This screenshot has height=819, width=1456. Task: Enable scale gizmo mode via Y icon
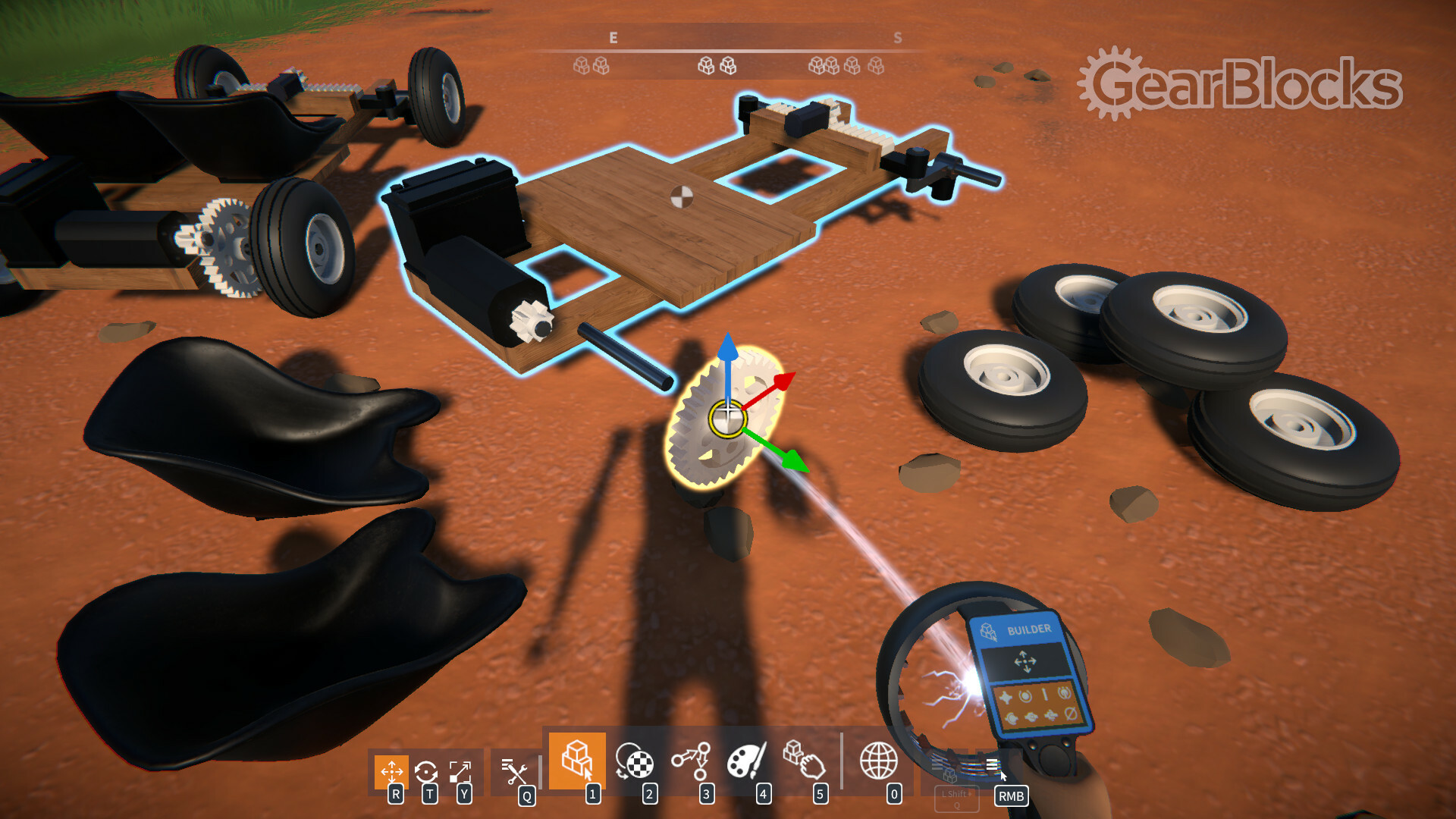click(461, 771)
